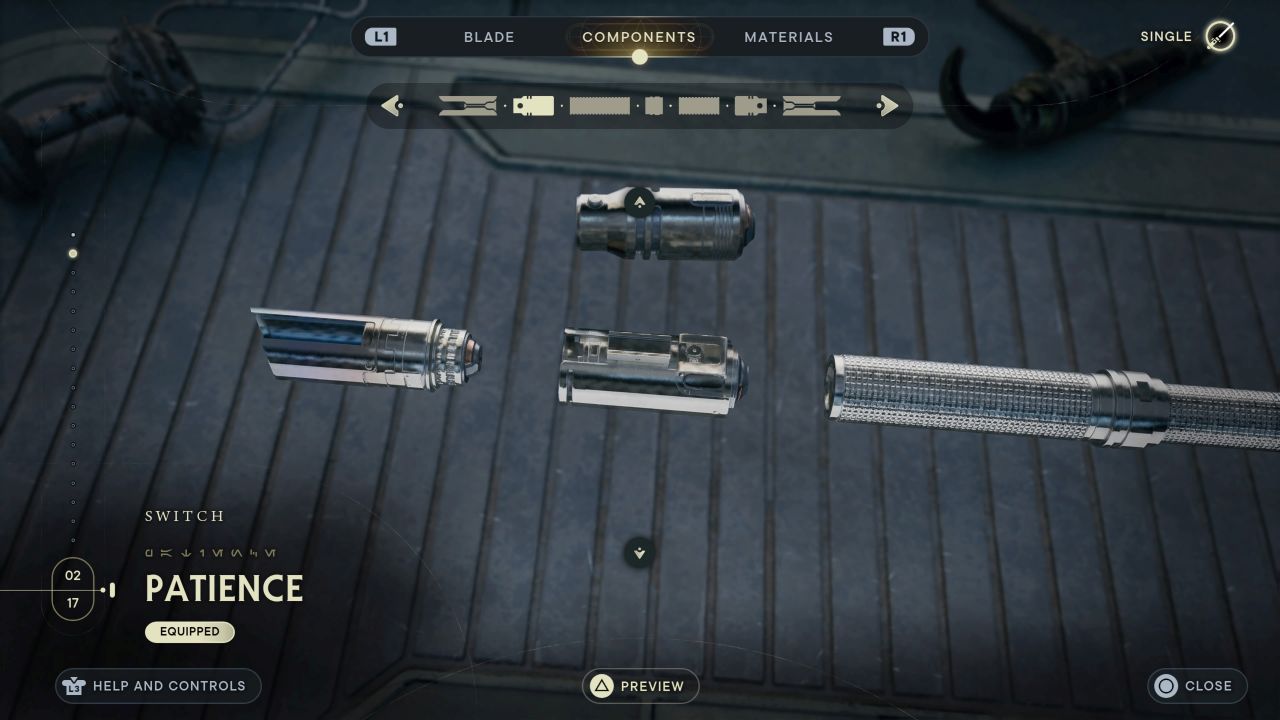The image size is (1280, 720).
Task: Cycle to next switch style with down arrow
Action: click(639, 552)
